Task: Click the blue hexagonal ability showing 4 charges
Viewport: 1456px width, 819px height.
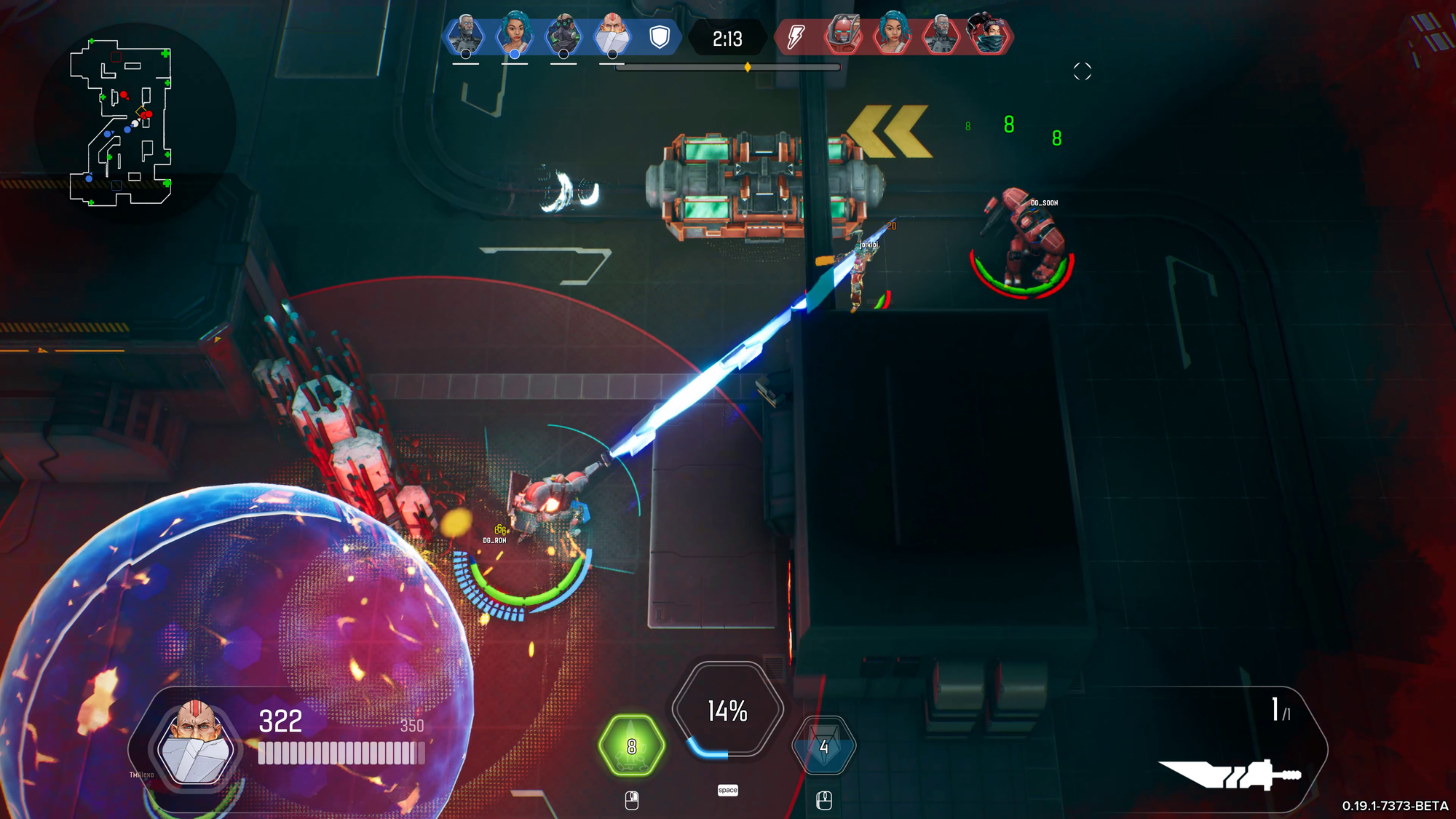Action: click(x=824, y=746)
